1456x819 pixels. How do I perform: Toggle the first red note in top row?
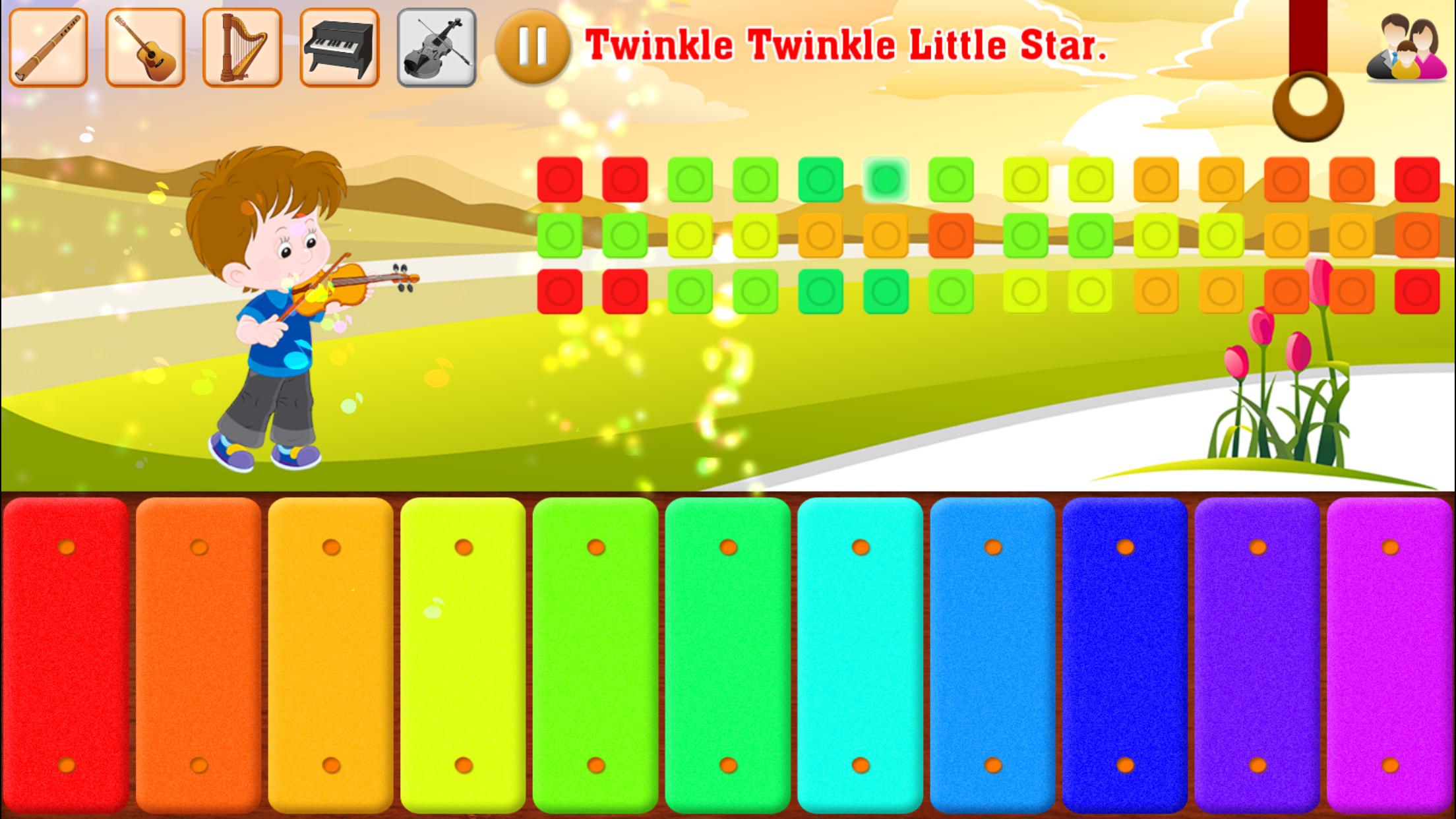click(x=558, y=178)
